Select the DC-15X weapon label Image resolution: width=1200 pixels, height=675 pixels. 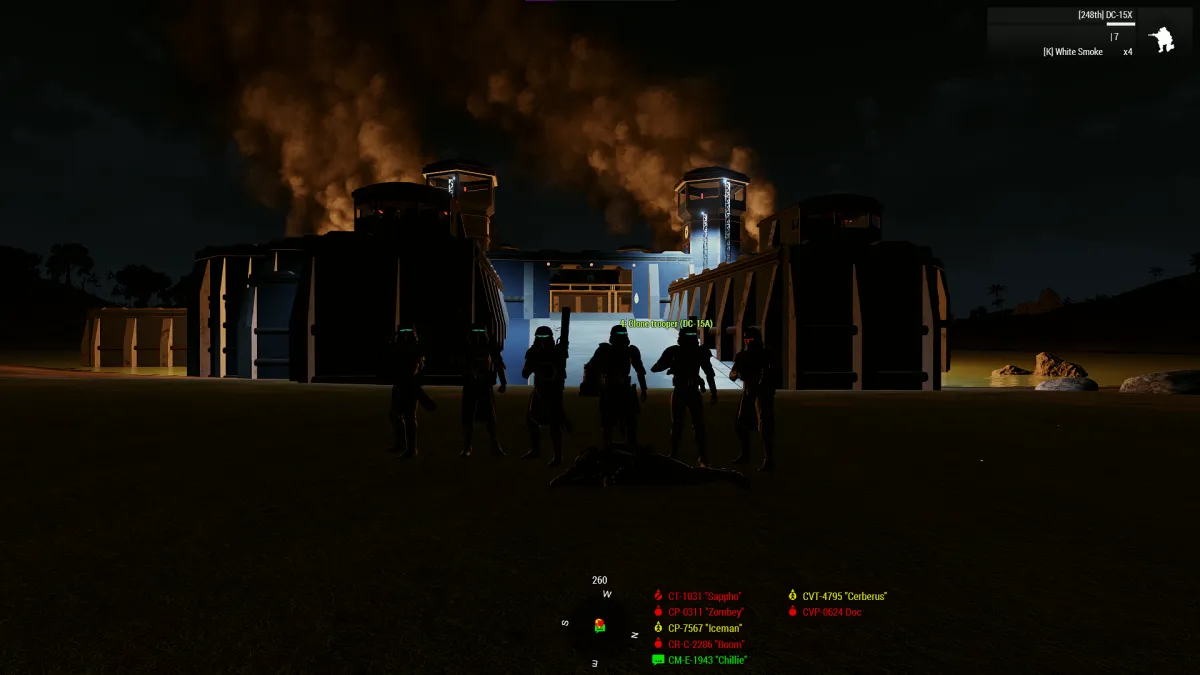tap(1105, 15)
